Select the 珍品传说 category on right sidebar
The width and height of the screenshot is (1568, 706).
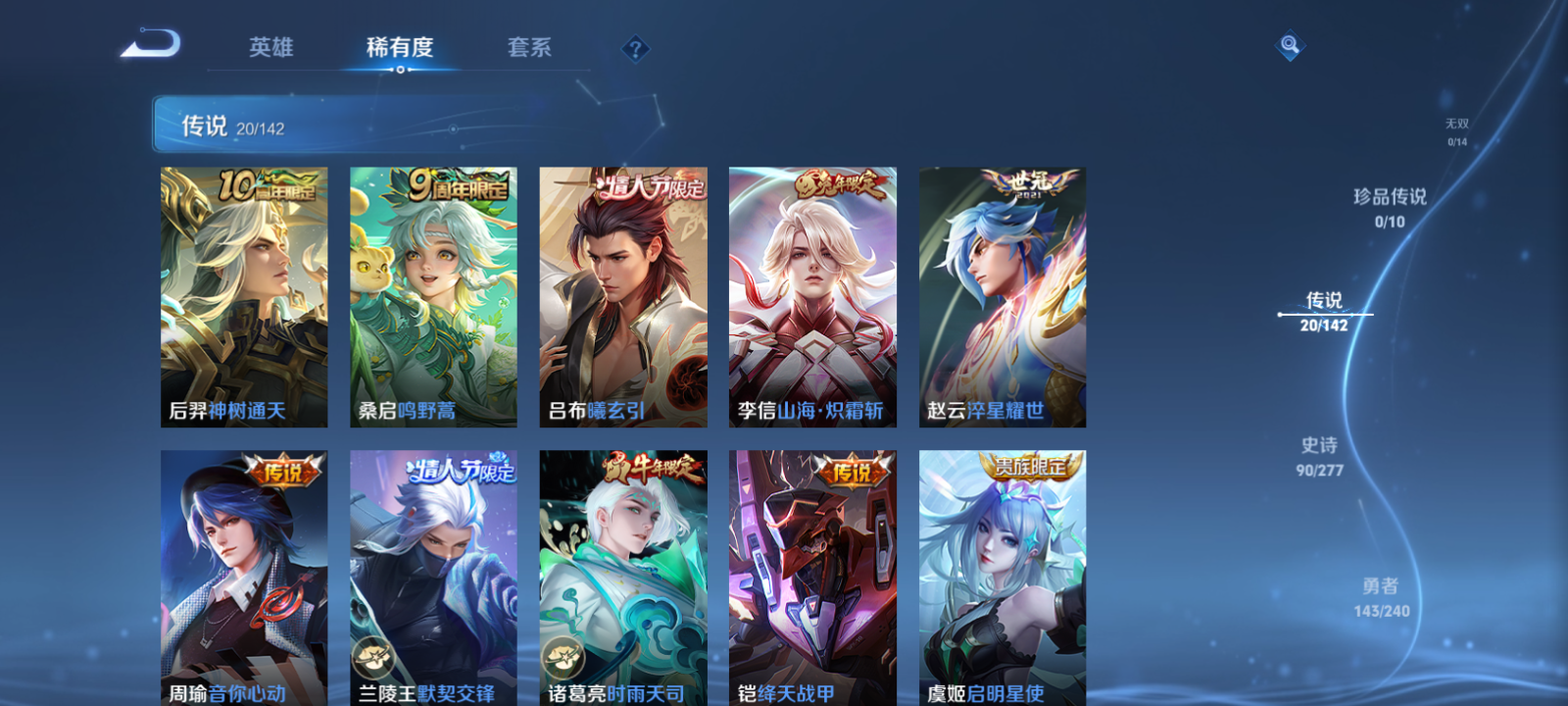tap(1391, 206)
